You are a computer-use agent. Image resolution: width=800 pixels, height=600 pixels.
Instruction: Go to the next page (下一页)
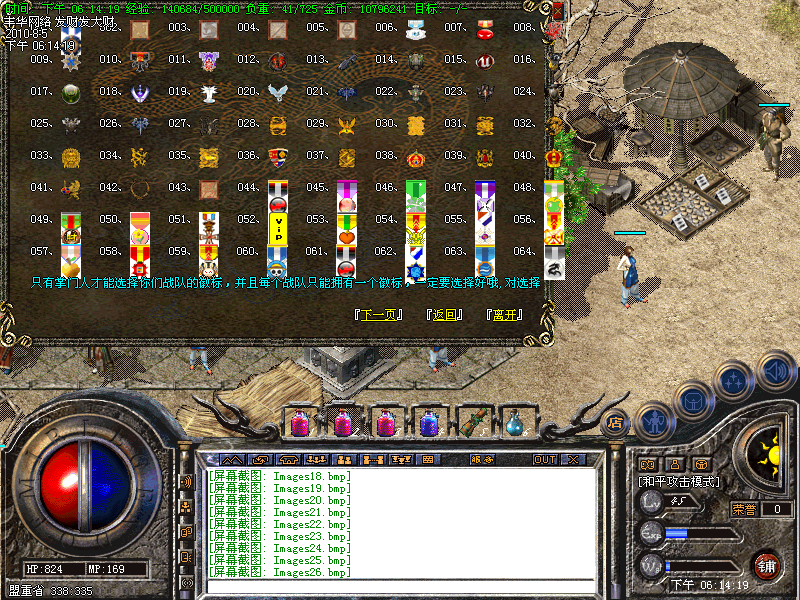(379, 314)
